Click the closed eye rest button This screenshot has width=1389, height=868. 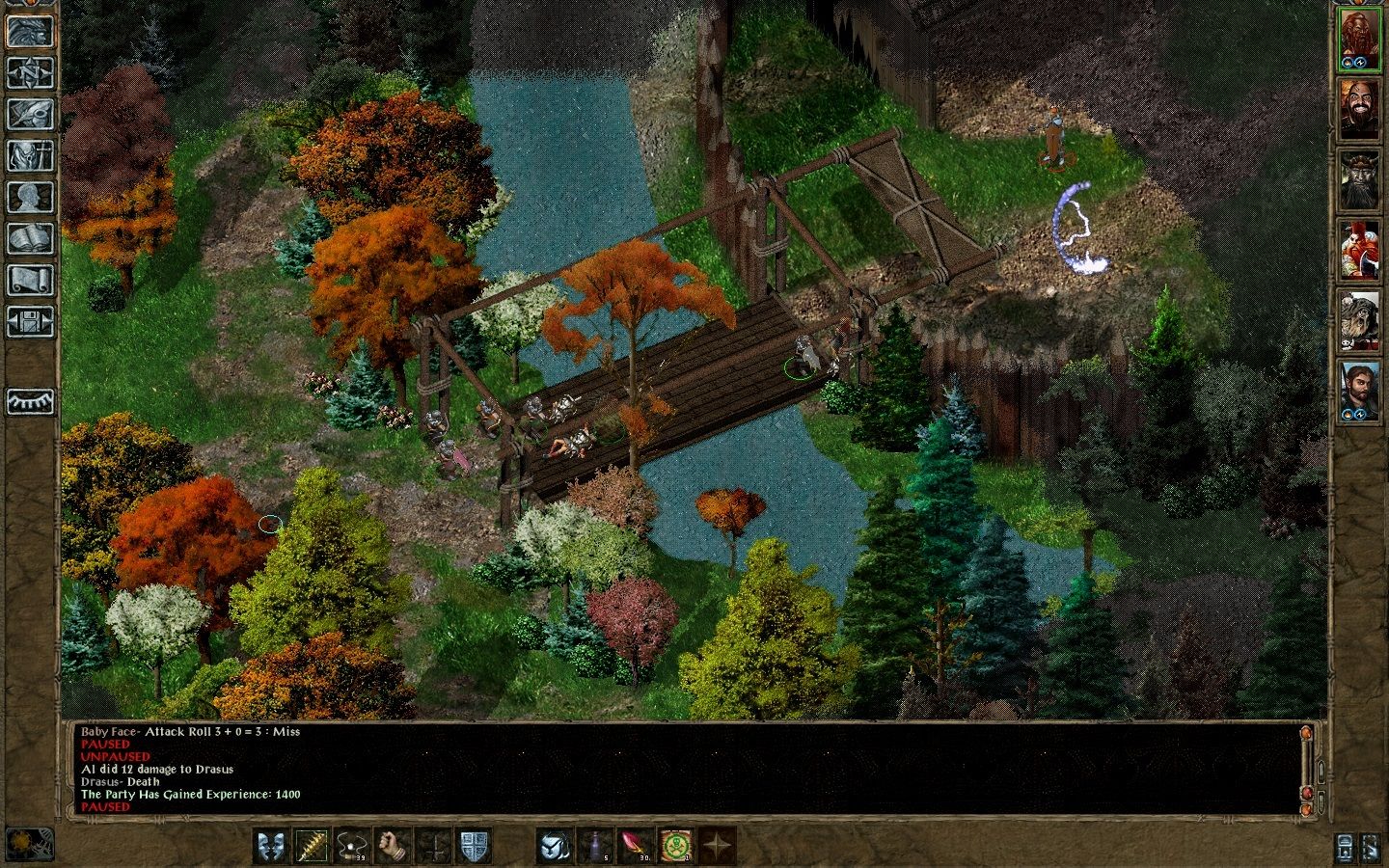pos(30,401)
